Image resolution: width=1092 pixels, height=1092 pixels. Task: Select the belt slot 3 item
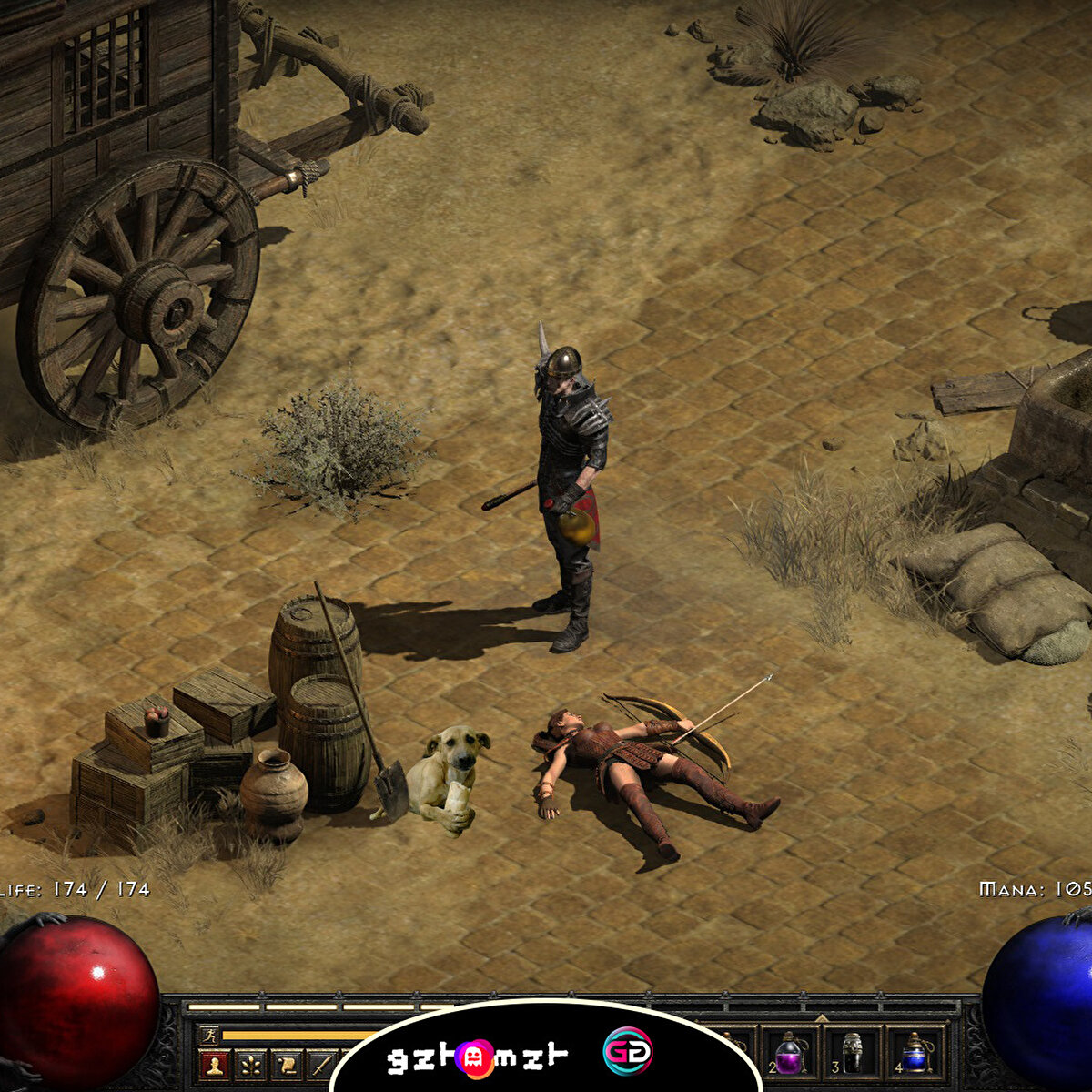[x=852, y=1054]
